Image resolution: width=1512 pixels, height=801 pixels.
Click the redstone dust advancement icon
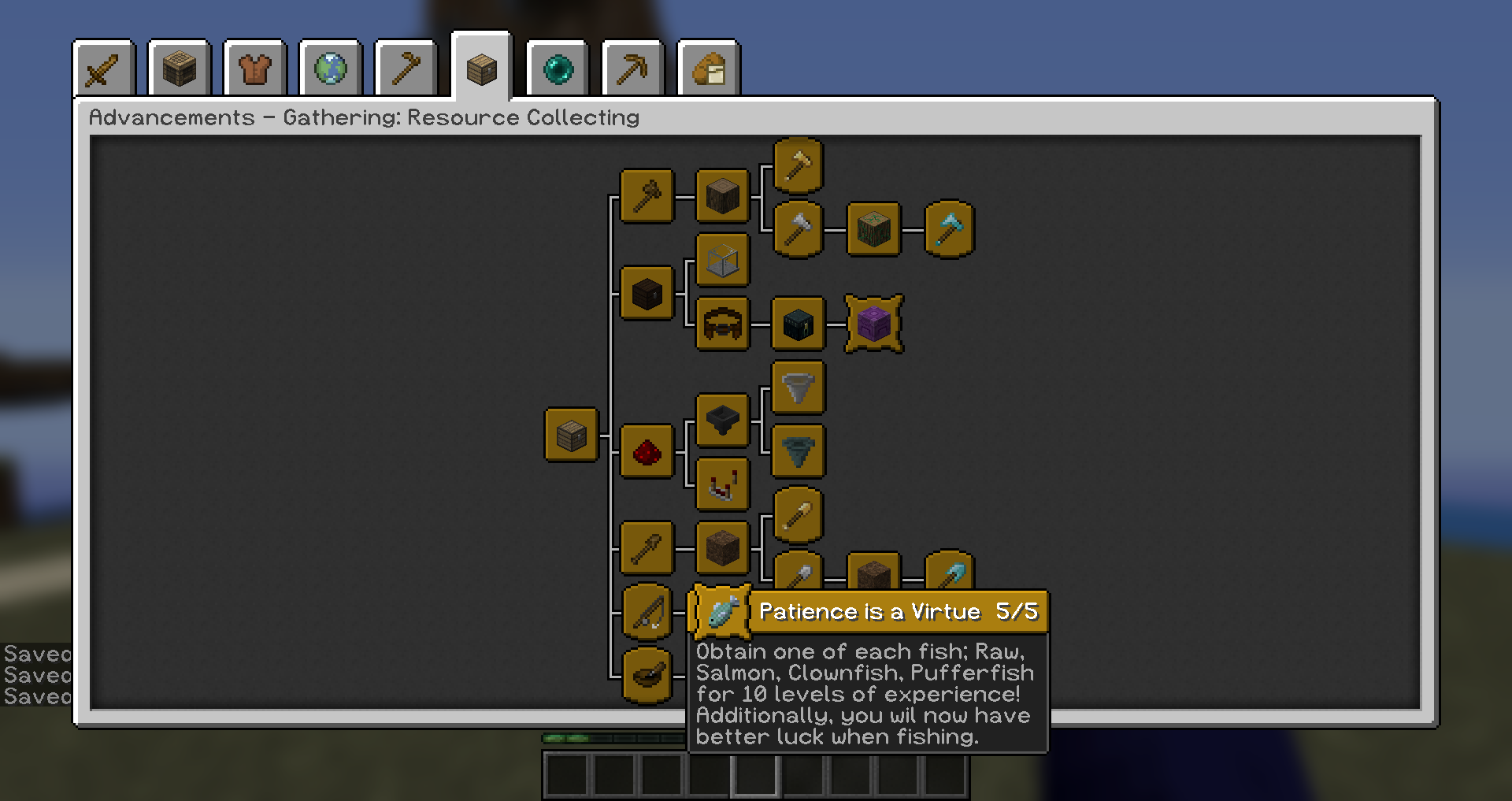pos(647,451)
